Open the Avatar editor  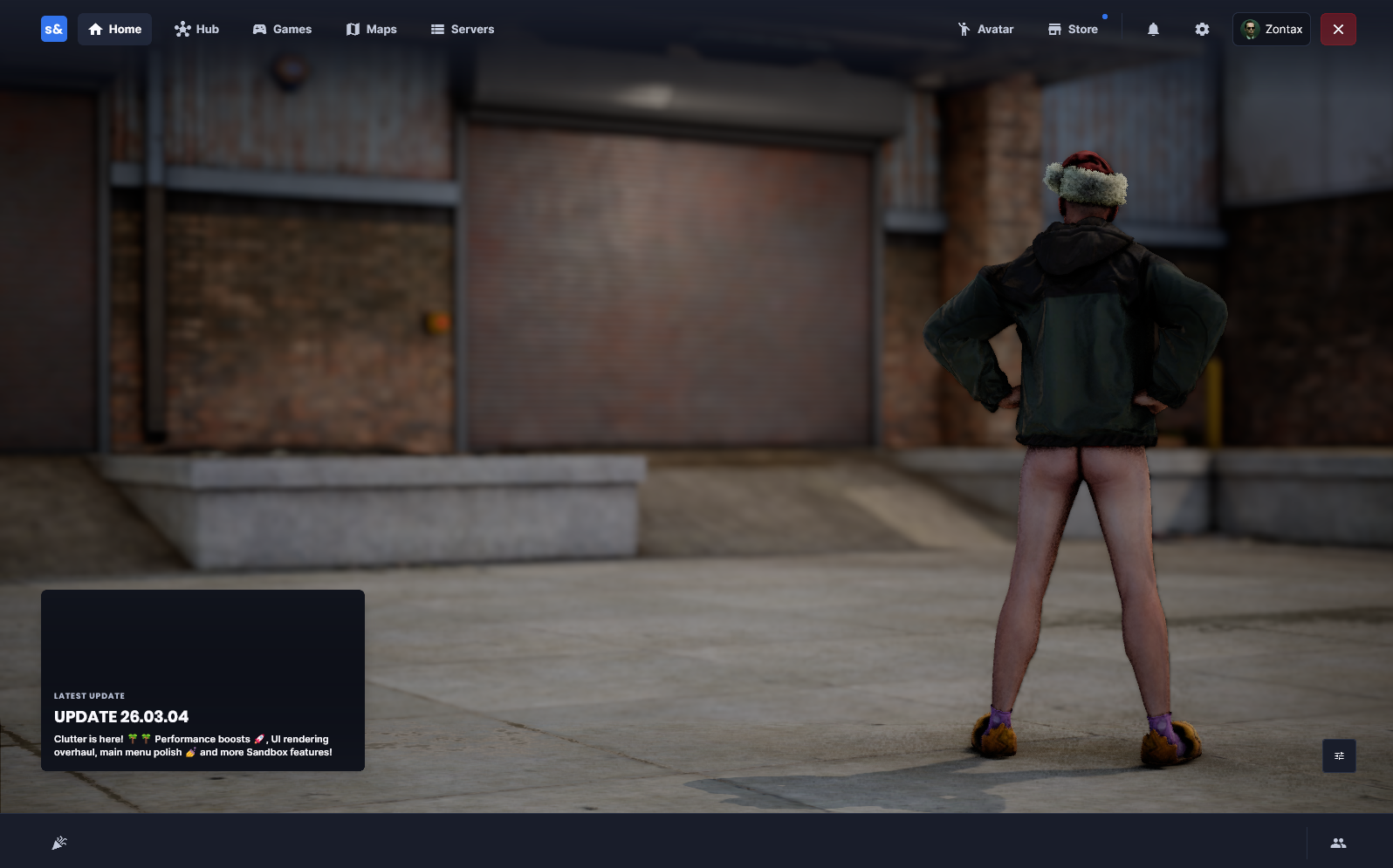point(985,29)
